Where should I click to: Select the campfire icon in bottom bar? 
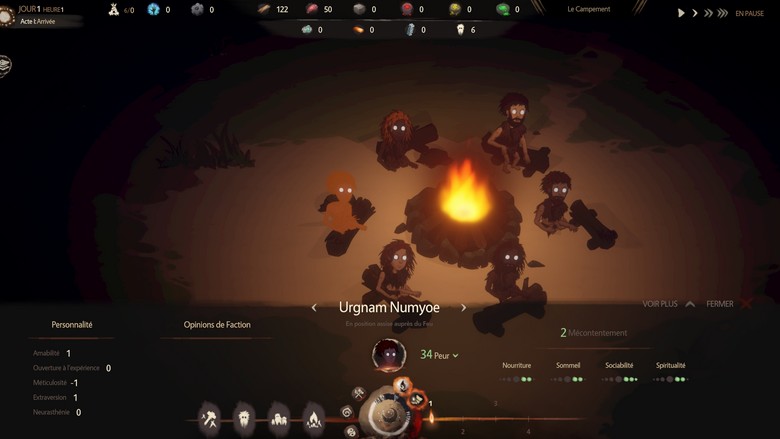(x=314, y=417)
